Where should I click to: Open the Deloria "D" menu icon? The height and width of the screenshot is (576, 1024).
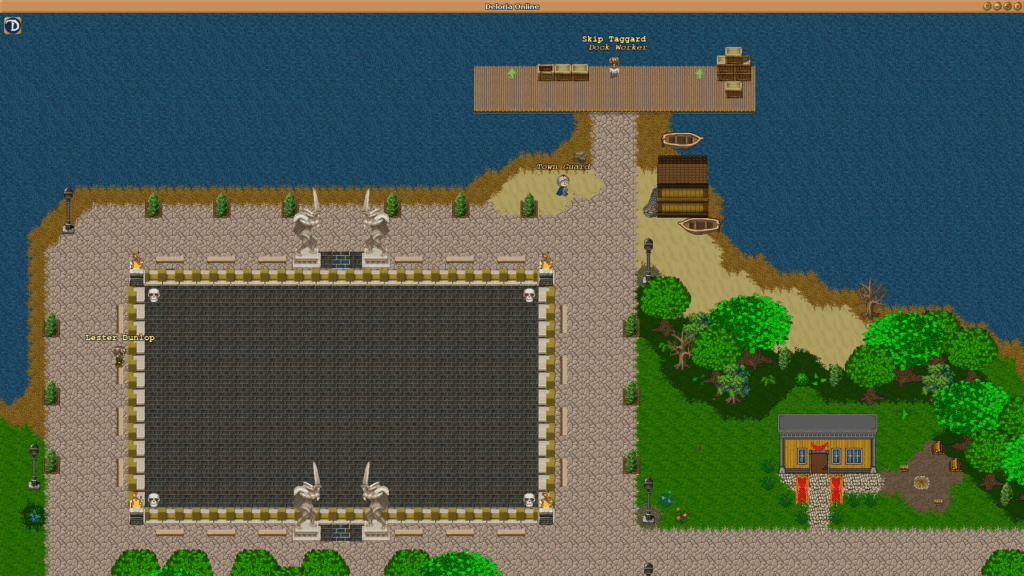(13, 25)
